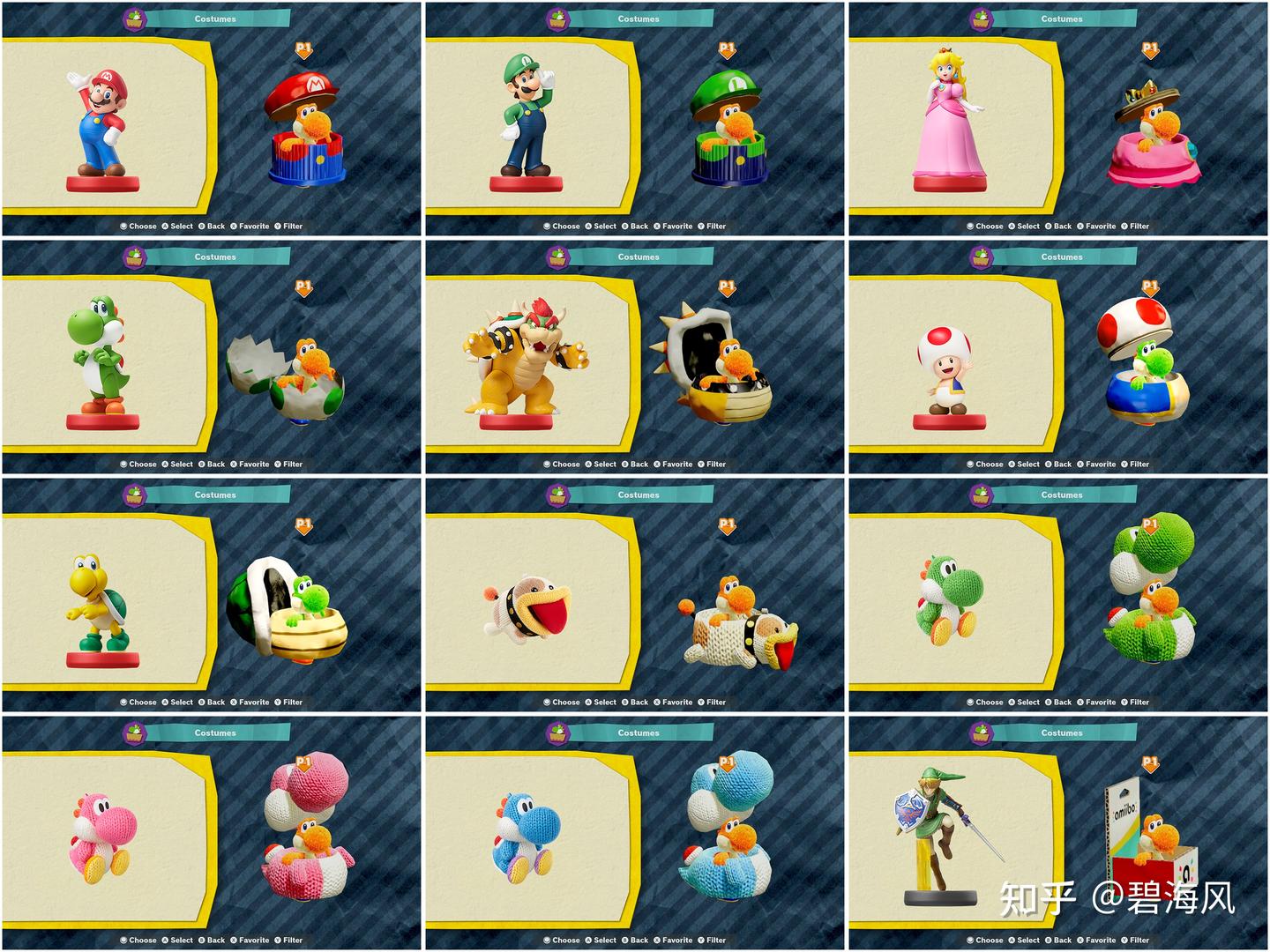The height and width of the screenshot is (952, 1270).
Task: Click the Costumes banner in the Mario panel
Action: pyautogui.click(x=215, y=18)
